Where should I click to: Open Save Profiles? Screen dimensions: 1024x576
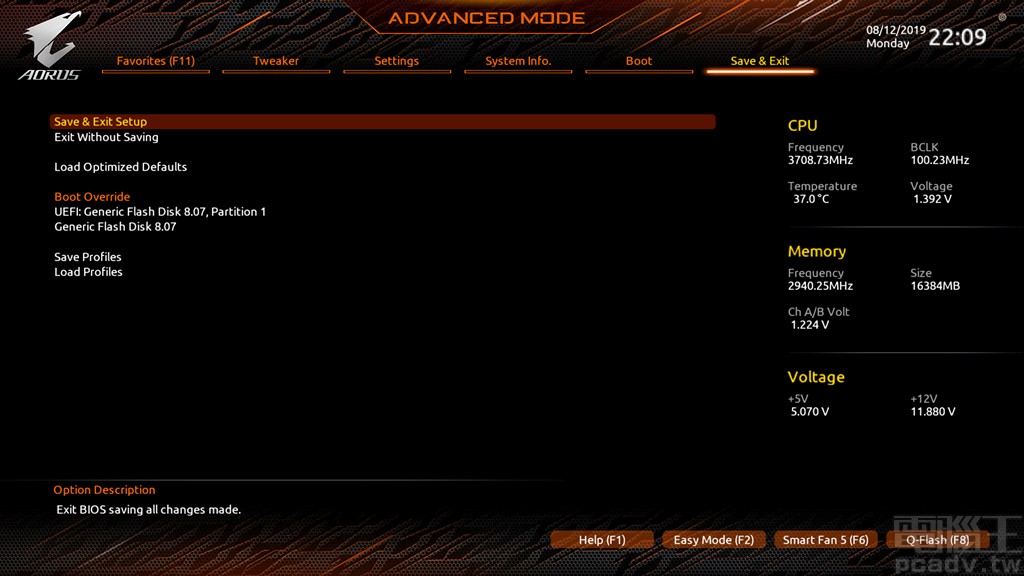point(88,257)
